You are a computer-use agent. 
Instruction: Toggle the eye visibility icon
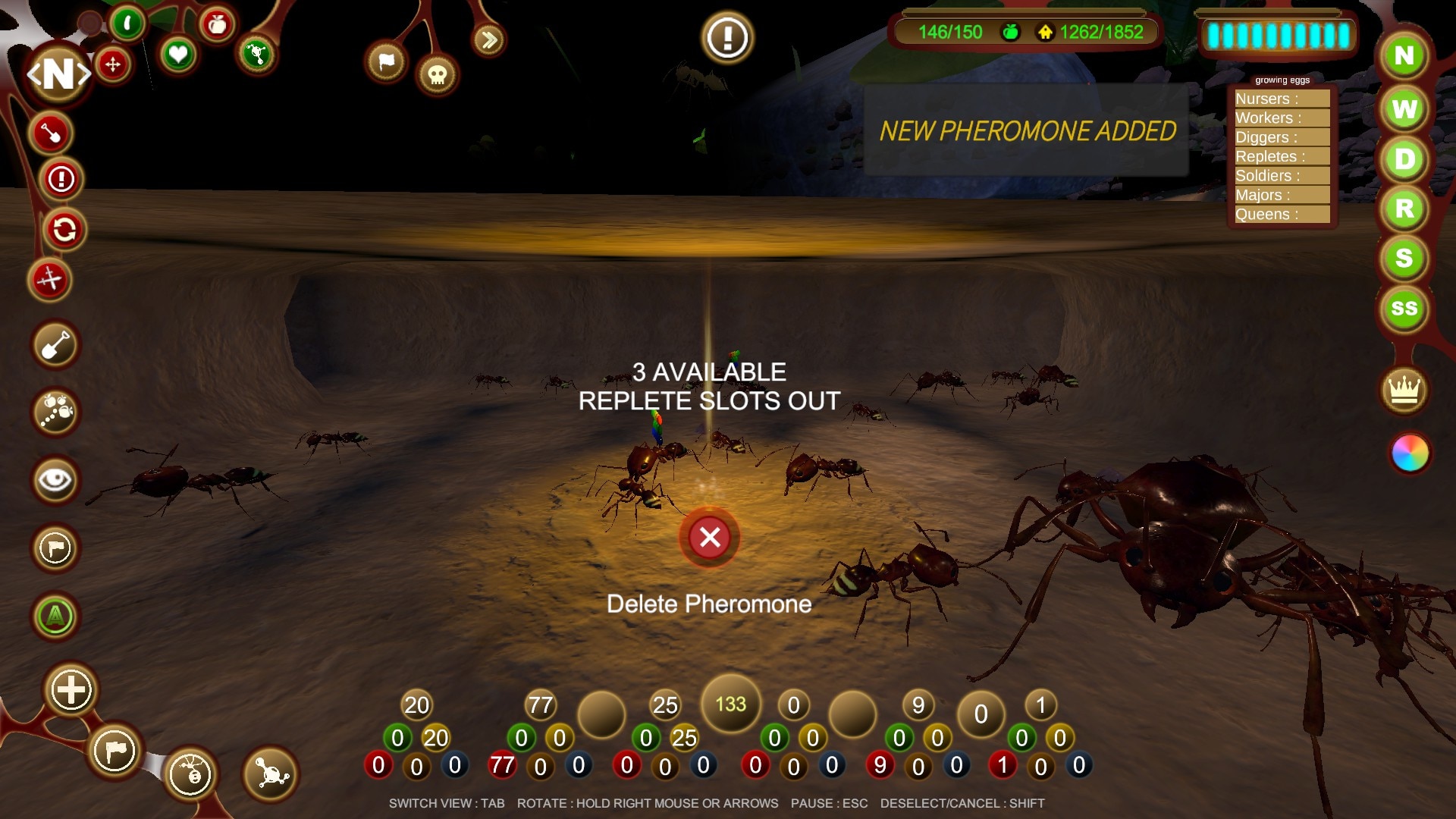[x=55, y=480]
